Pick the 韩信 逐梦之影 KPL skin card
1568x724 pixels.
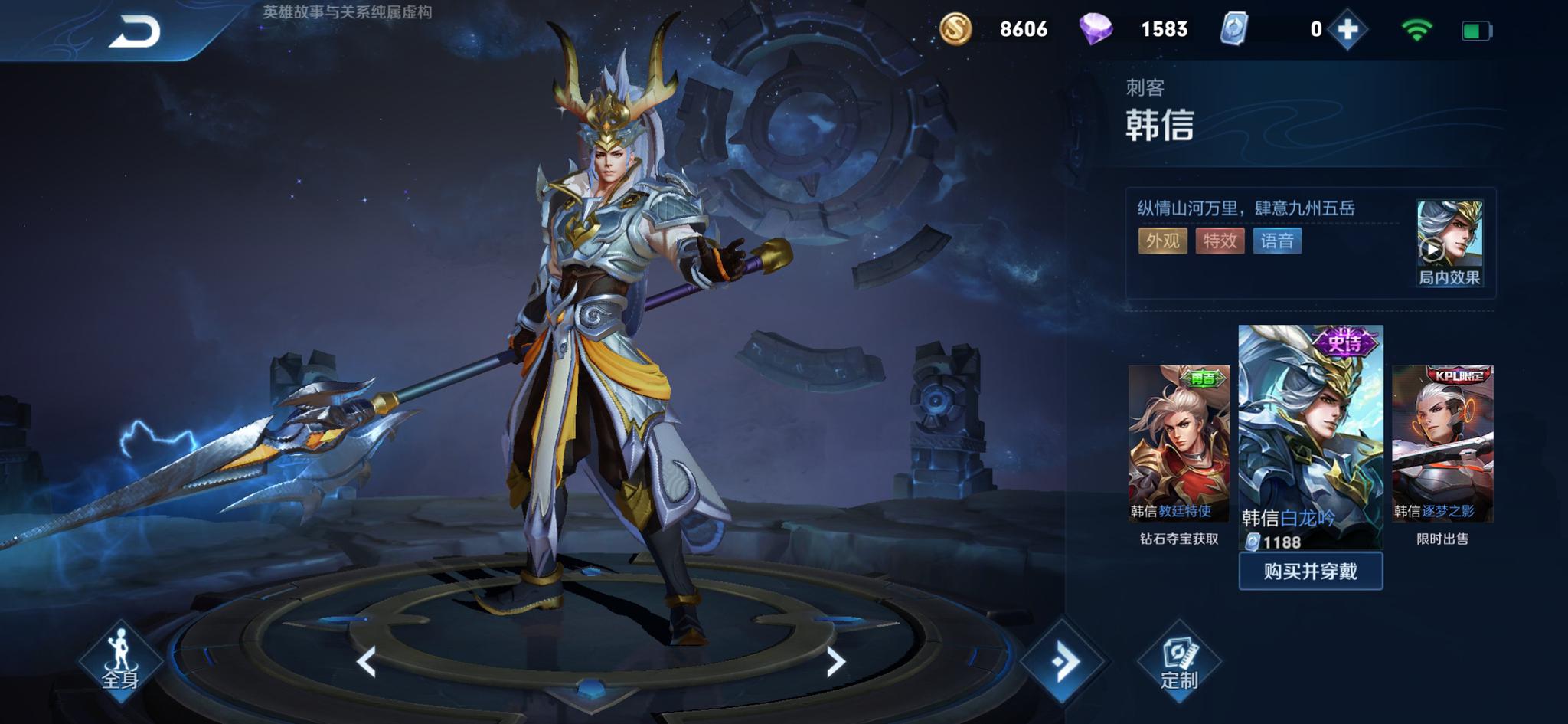point(1442,444)
